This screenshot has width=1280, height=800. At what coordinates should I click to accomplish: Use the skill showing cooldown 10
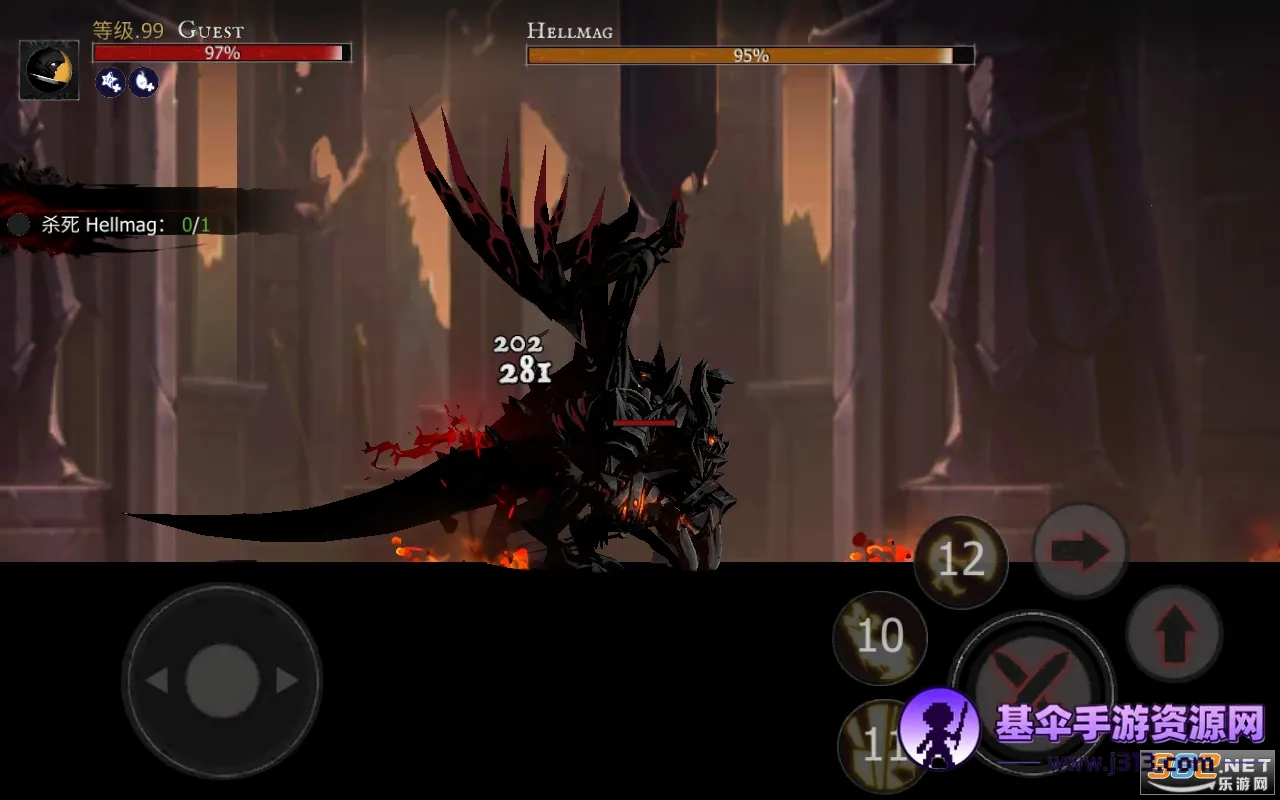tap(880, 637)
